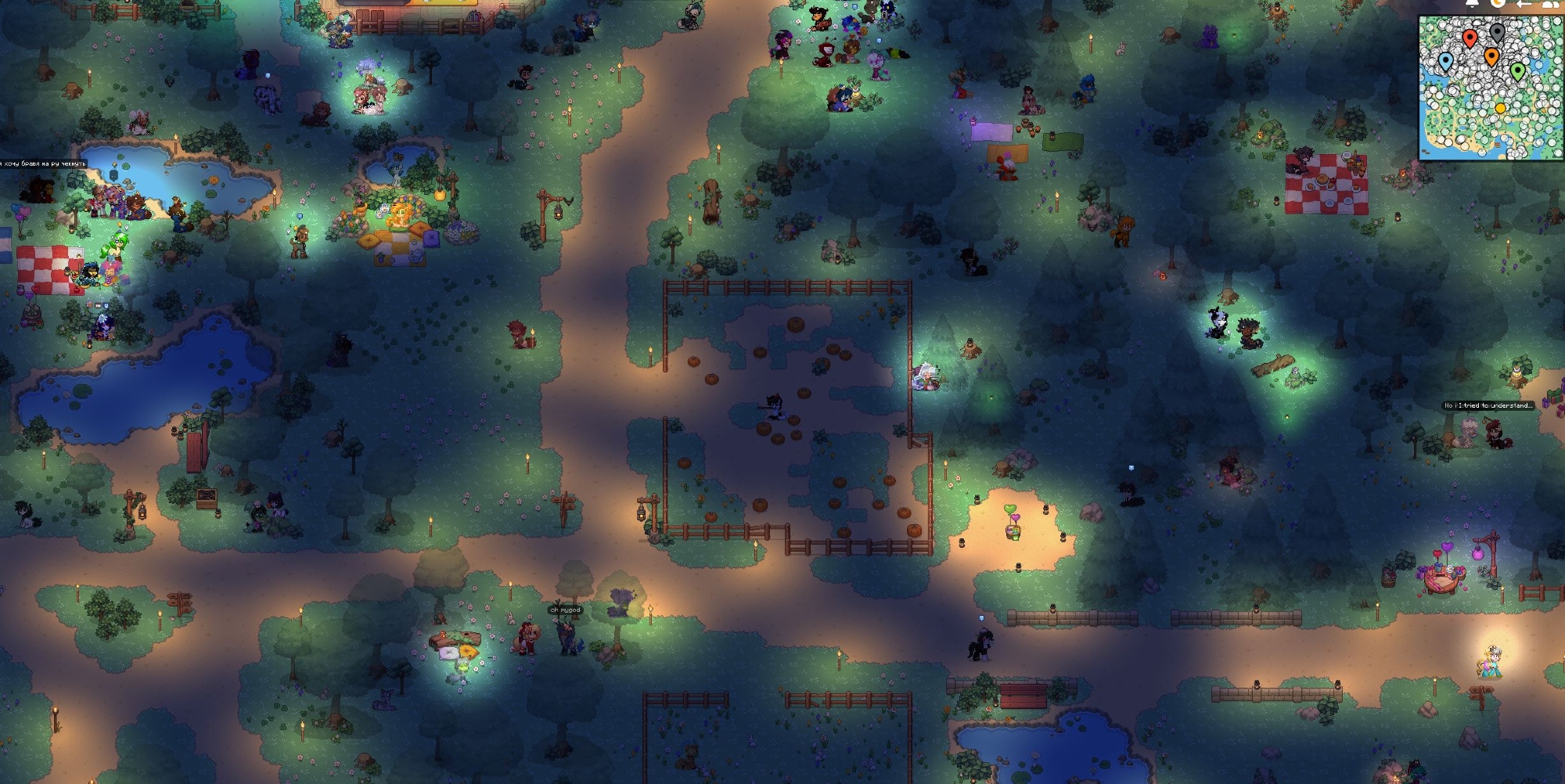Viewport: 1565px width, 784px height.
Task: Choose the orange map pin on minimap
Action: click(x=1491, y=56)
